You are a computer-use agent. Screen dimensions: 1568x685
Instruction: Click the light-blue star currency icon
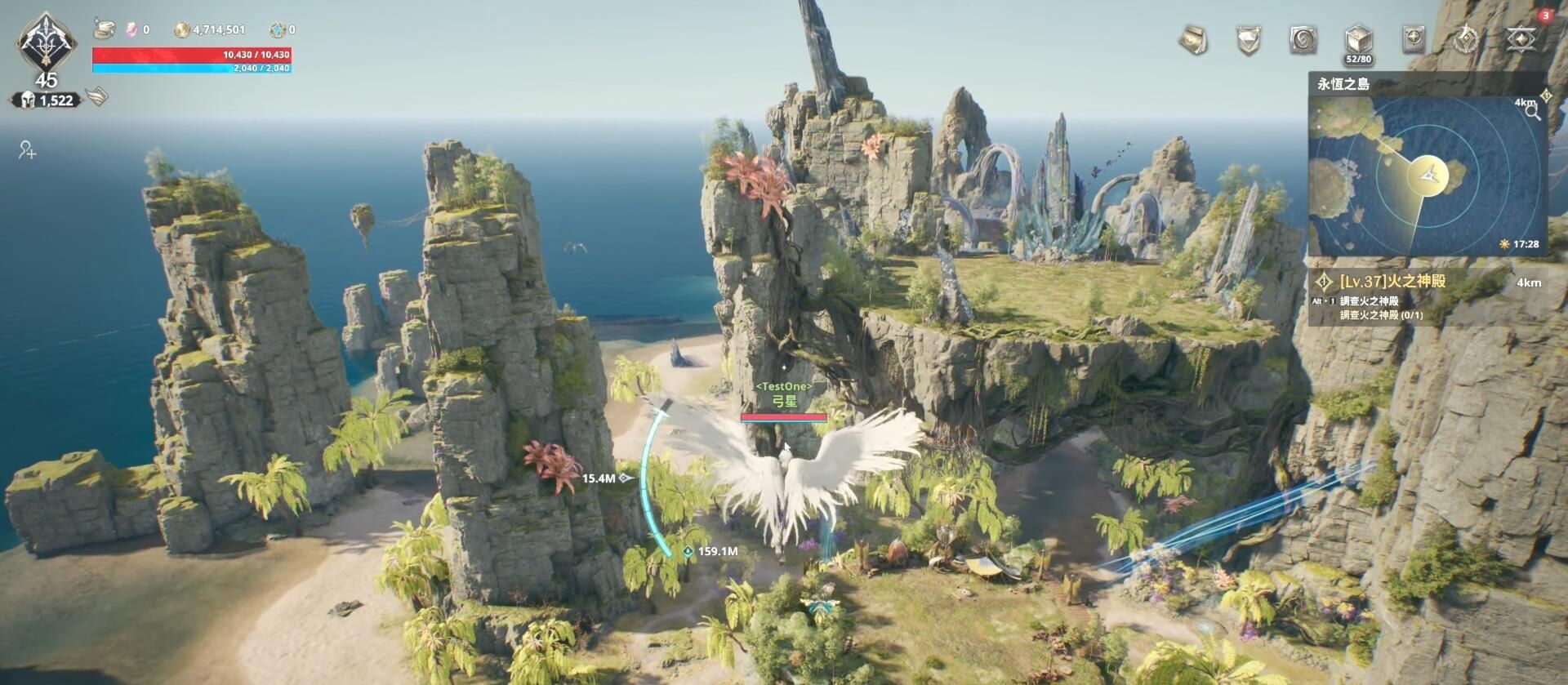pyautogui.click(x=278, y=30)
